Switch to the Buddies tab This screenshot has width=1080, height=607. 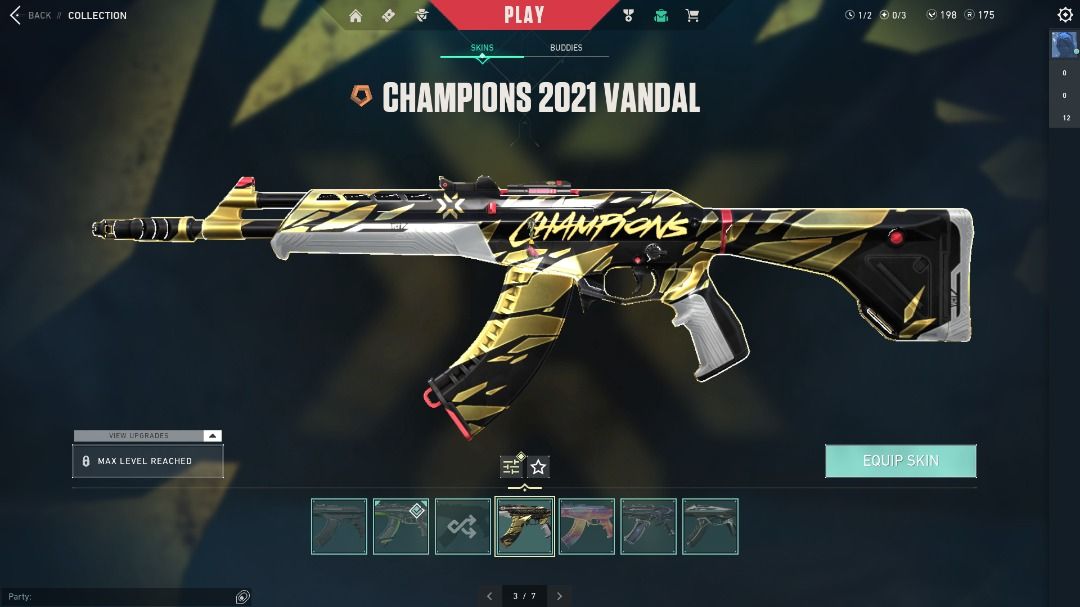566,48
